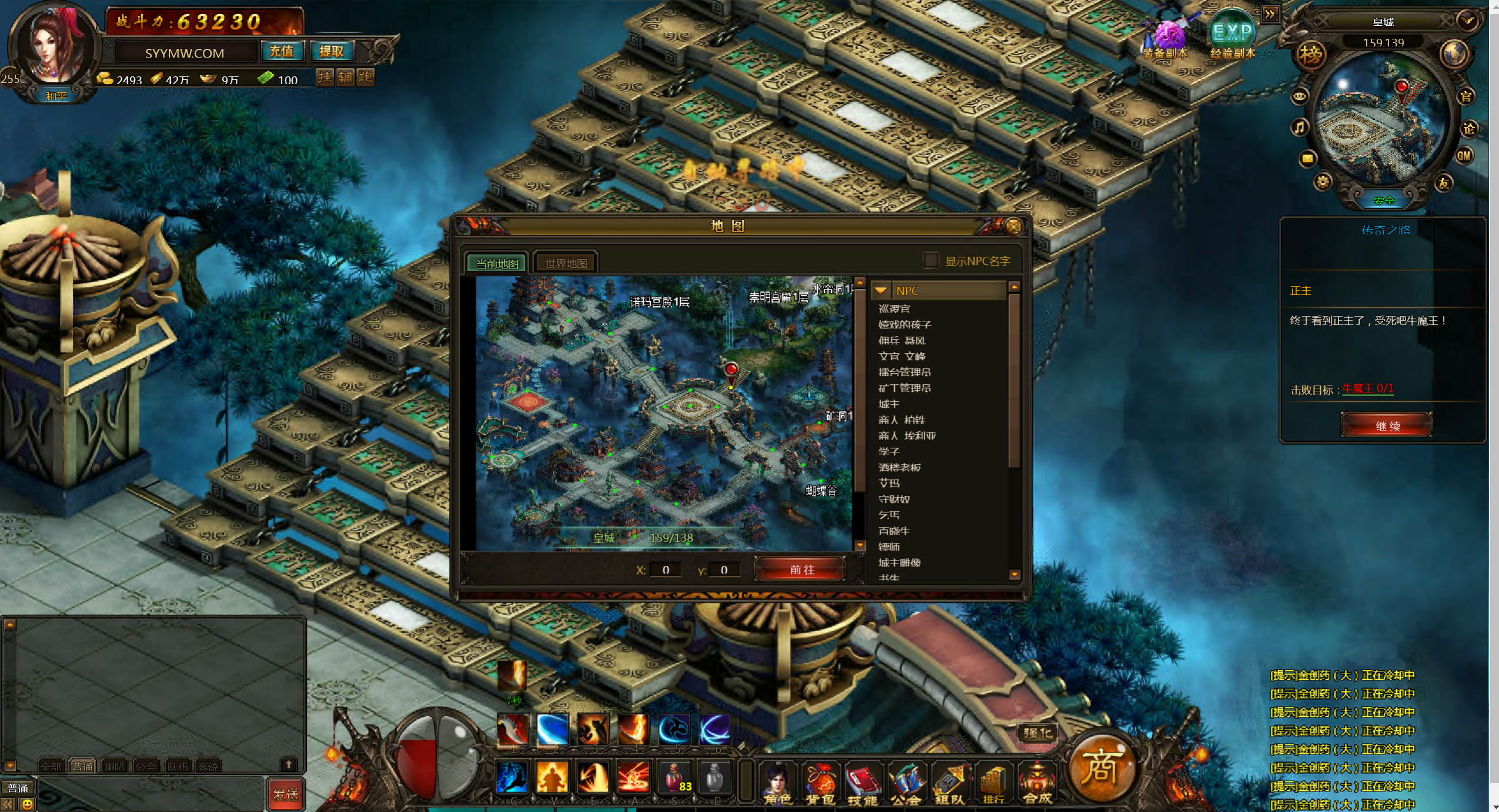Click the X coordinate input field

(x=665, y=569)
